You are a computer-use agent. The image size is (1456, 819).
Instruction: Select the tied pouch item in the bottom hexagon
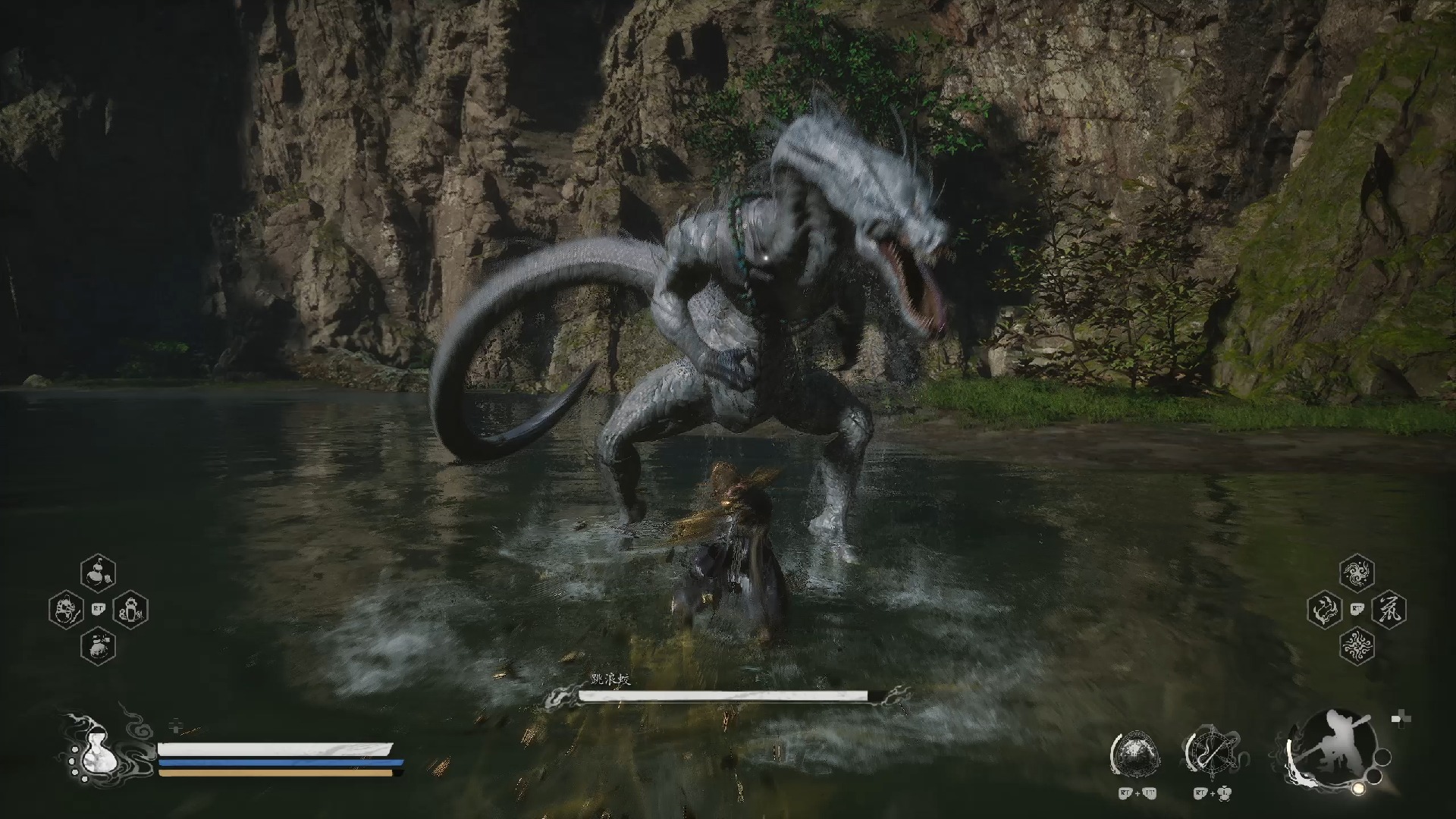point(98,646)
